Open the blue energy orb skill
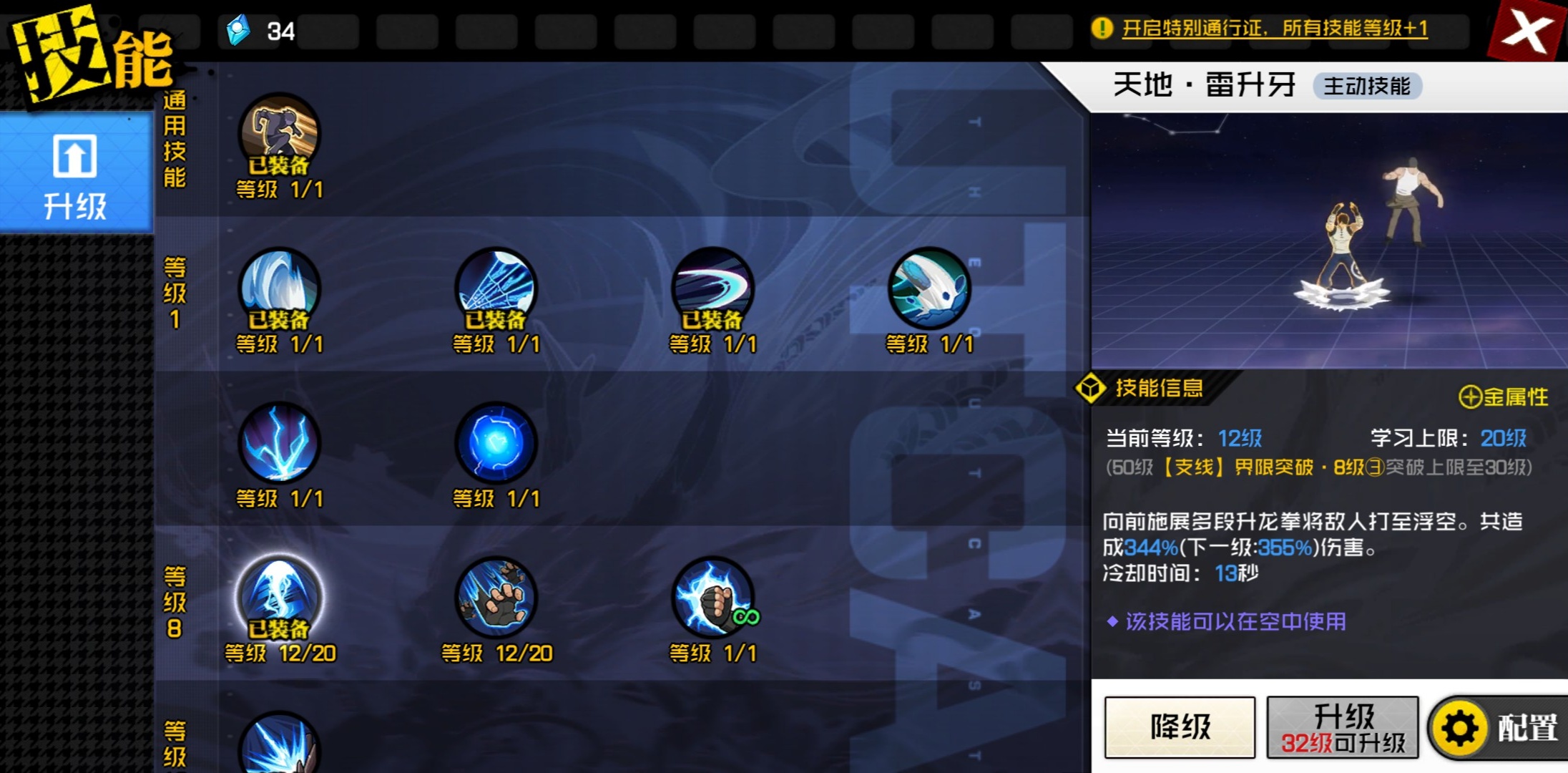This screenshot has height=773, width=1568. (496, 444)
